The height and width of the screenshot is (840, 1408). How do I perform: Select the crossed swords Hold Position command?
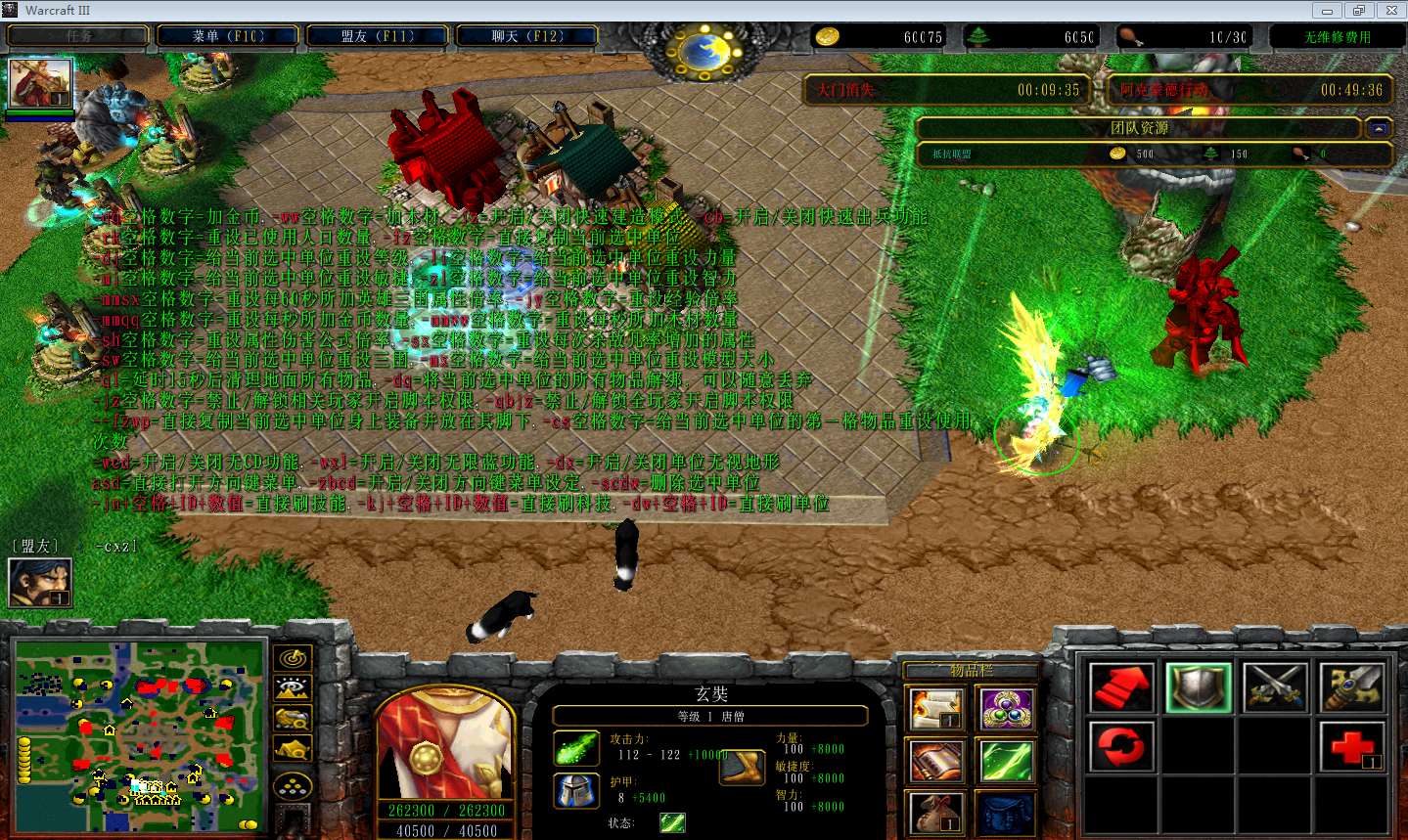click(1275, 686)
